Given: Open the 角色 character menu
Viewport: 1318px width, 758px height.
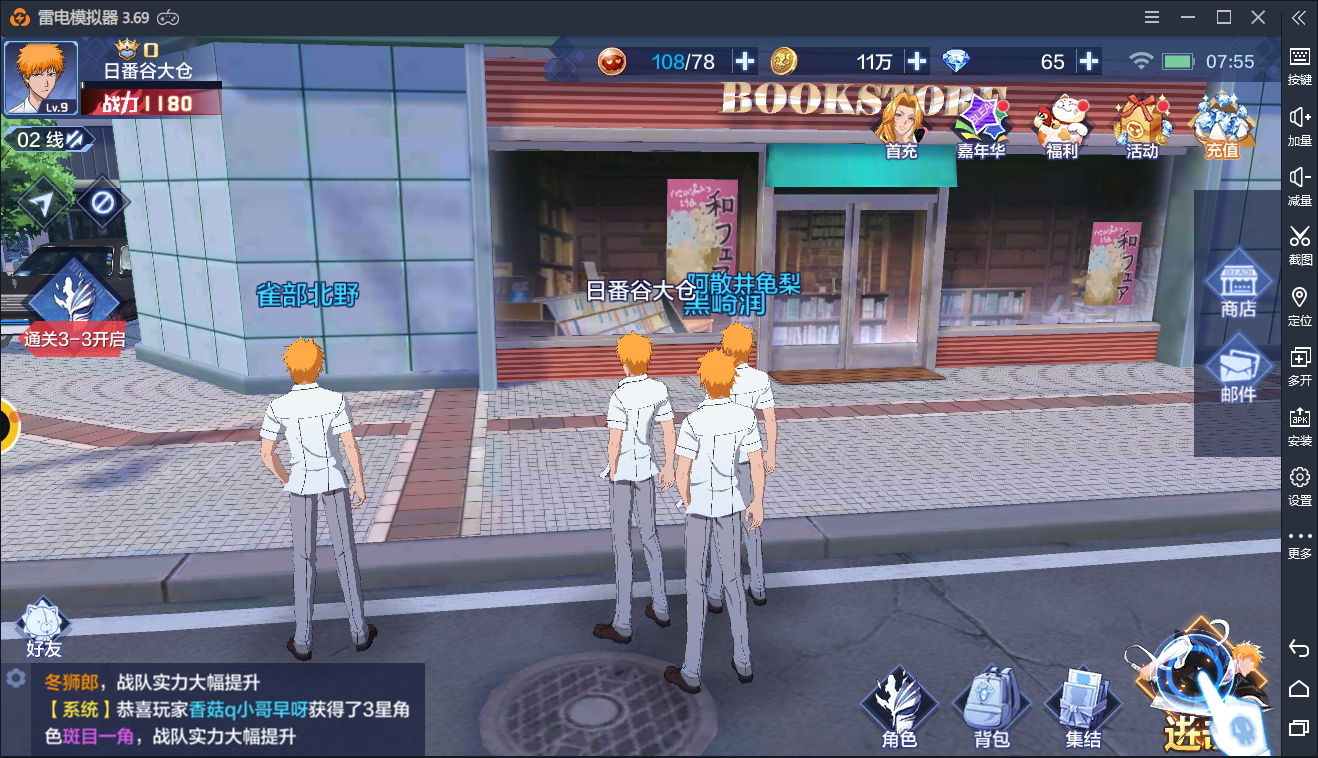Looking at the screenshot, I should click(x=899, y=708).
